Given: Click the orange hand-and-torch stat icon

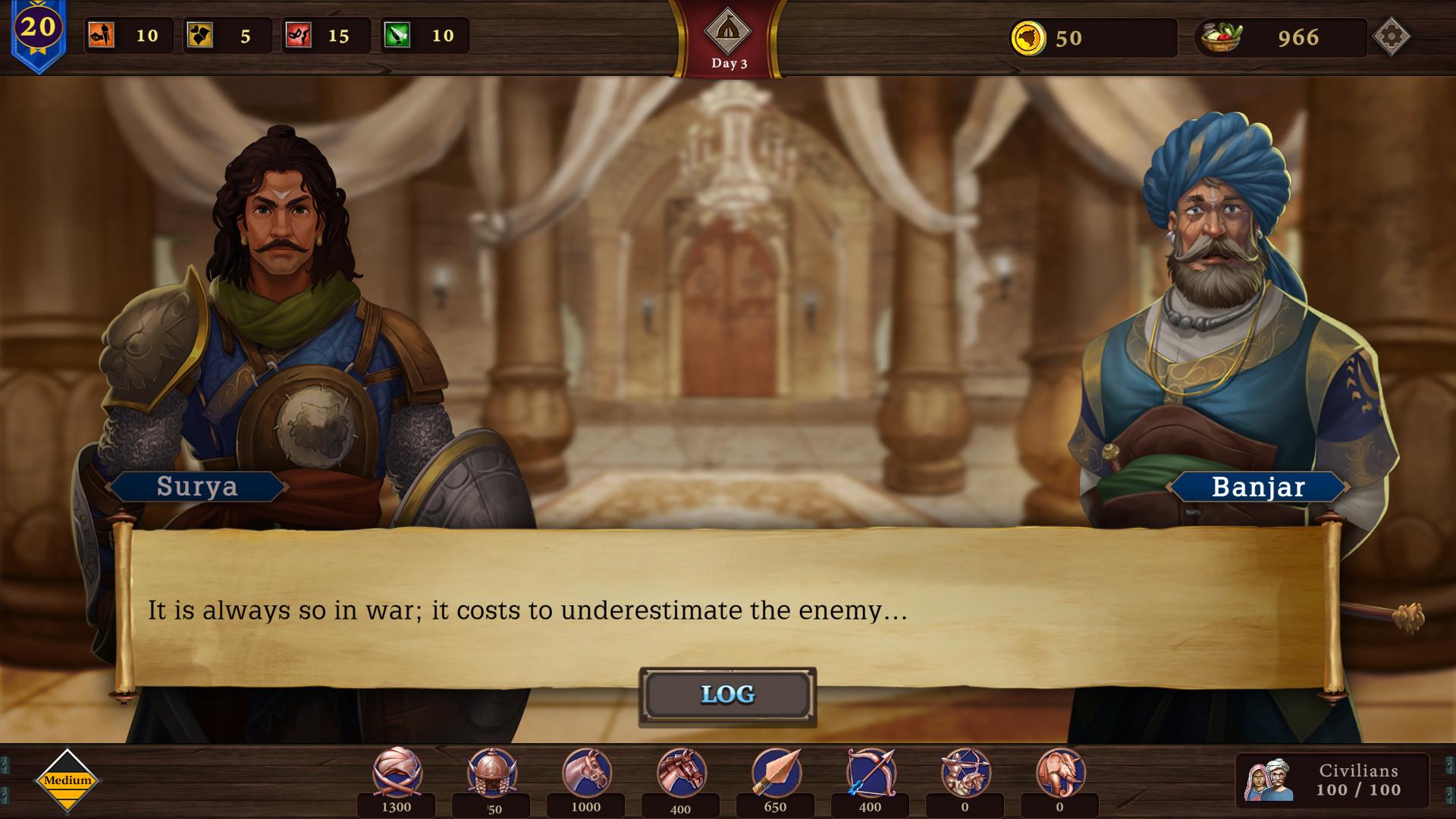Looking at the screenshot, I should (x=102, y=35).
